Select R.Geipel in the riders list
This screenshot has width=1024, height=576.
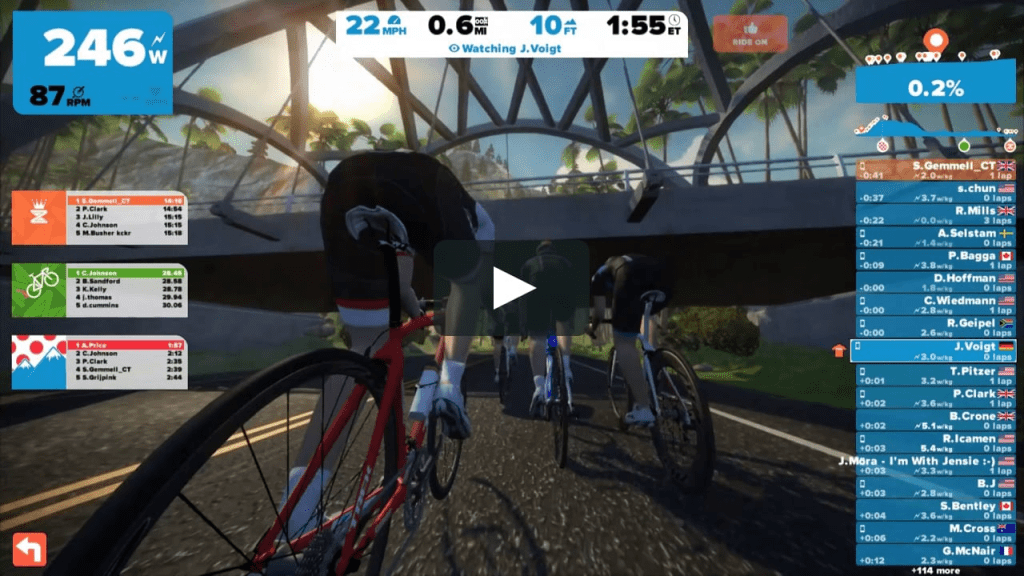tap(936, 328)
